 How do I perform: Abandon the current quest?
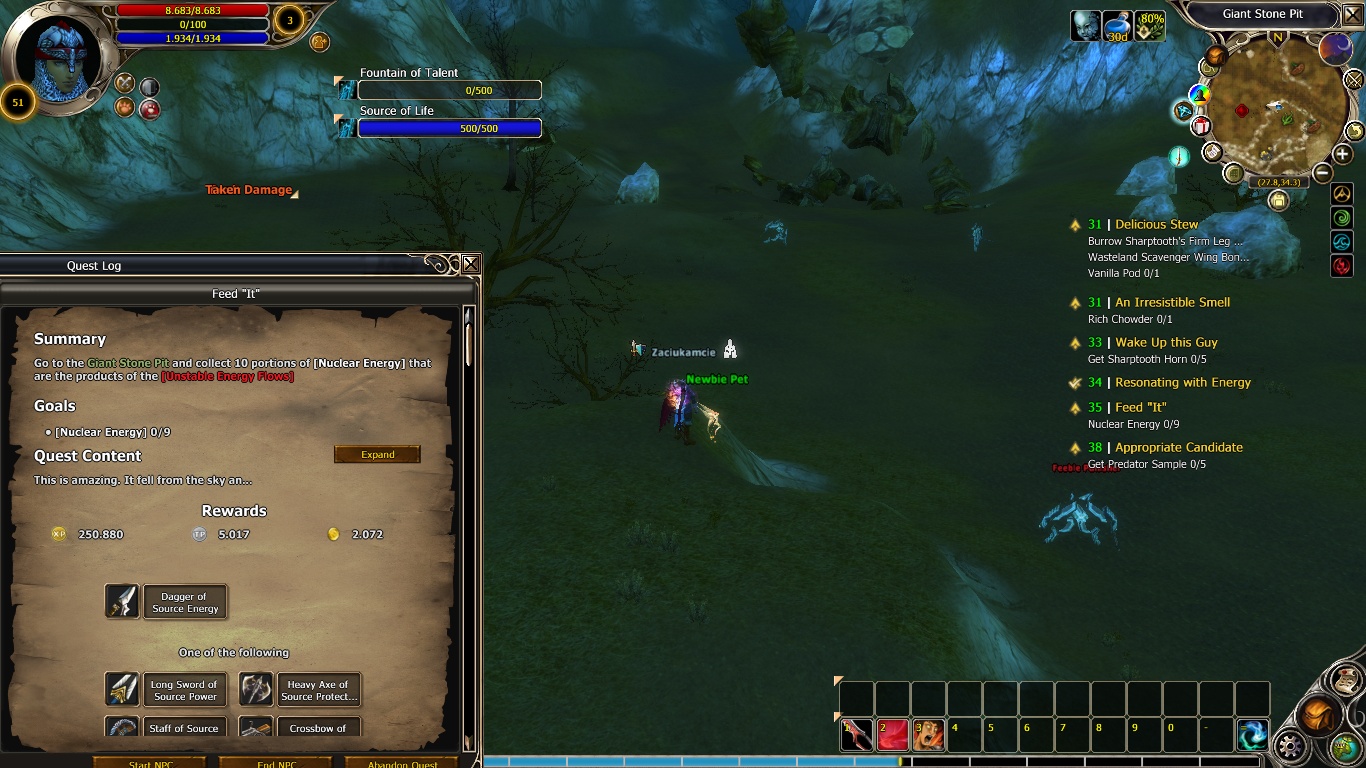click(402, 763)
